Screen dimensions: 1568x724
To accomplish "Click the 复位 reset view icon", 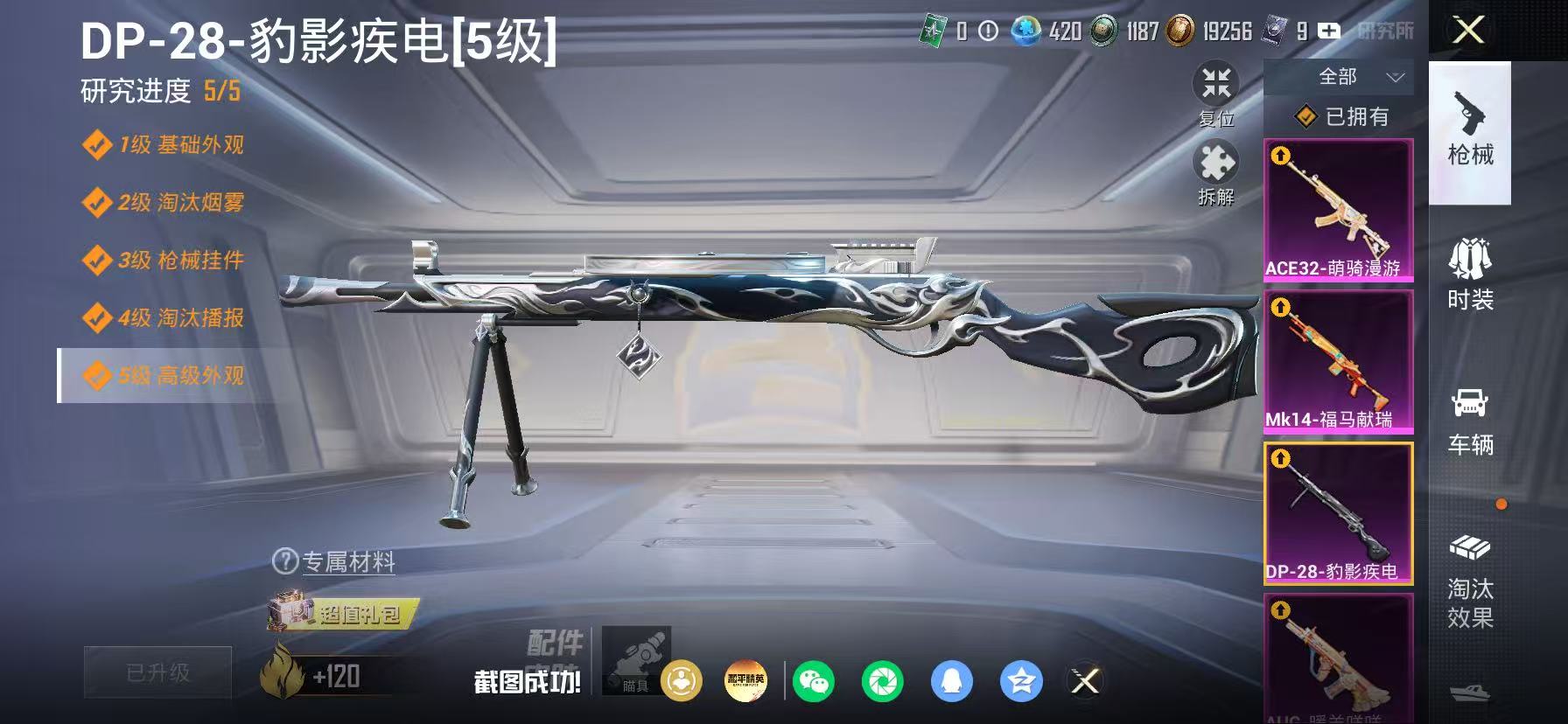I will [x=1216, y=86].
